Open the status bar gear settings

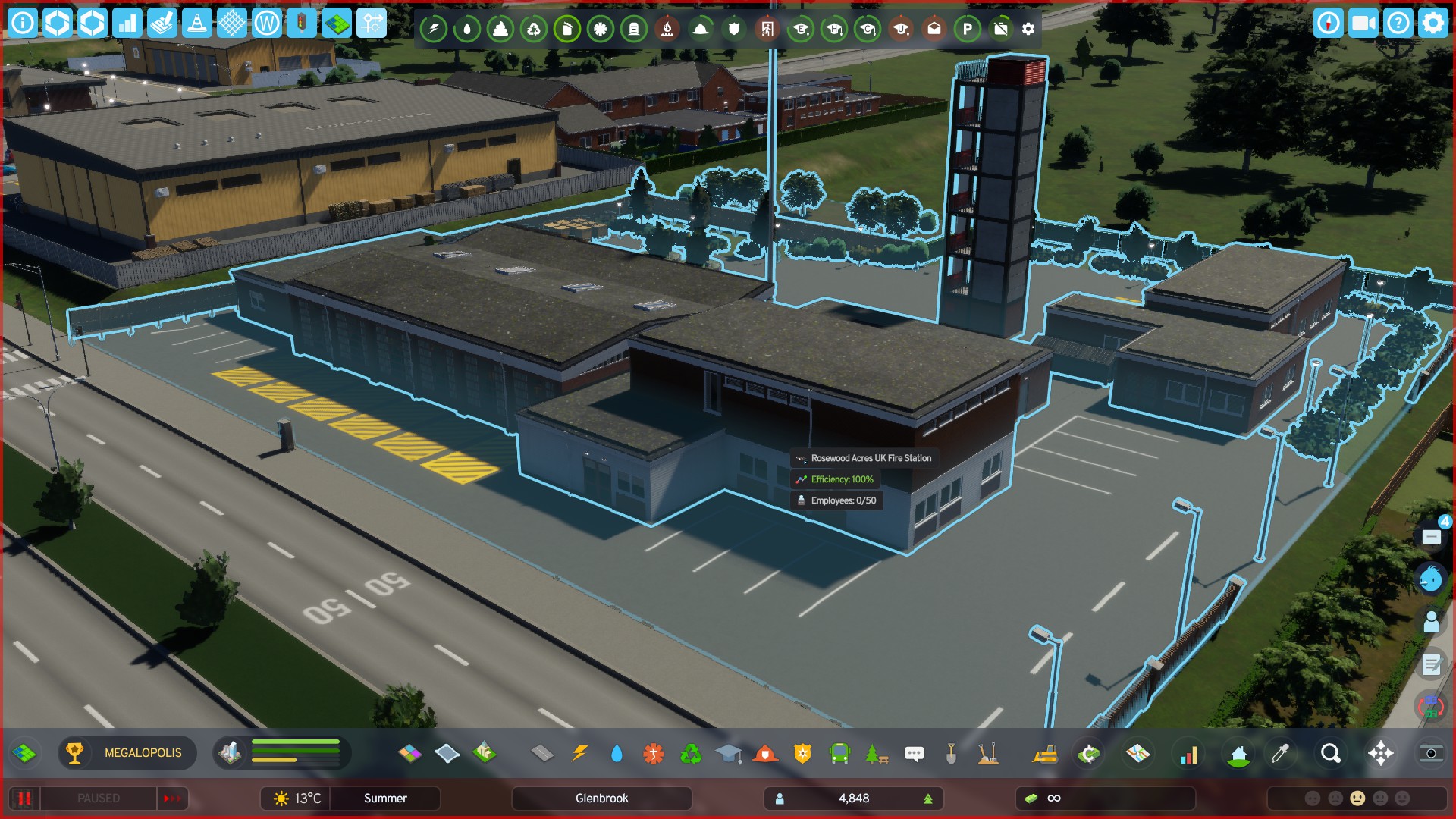[1028, 30]
